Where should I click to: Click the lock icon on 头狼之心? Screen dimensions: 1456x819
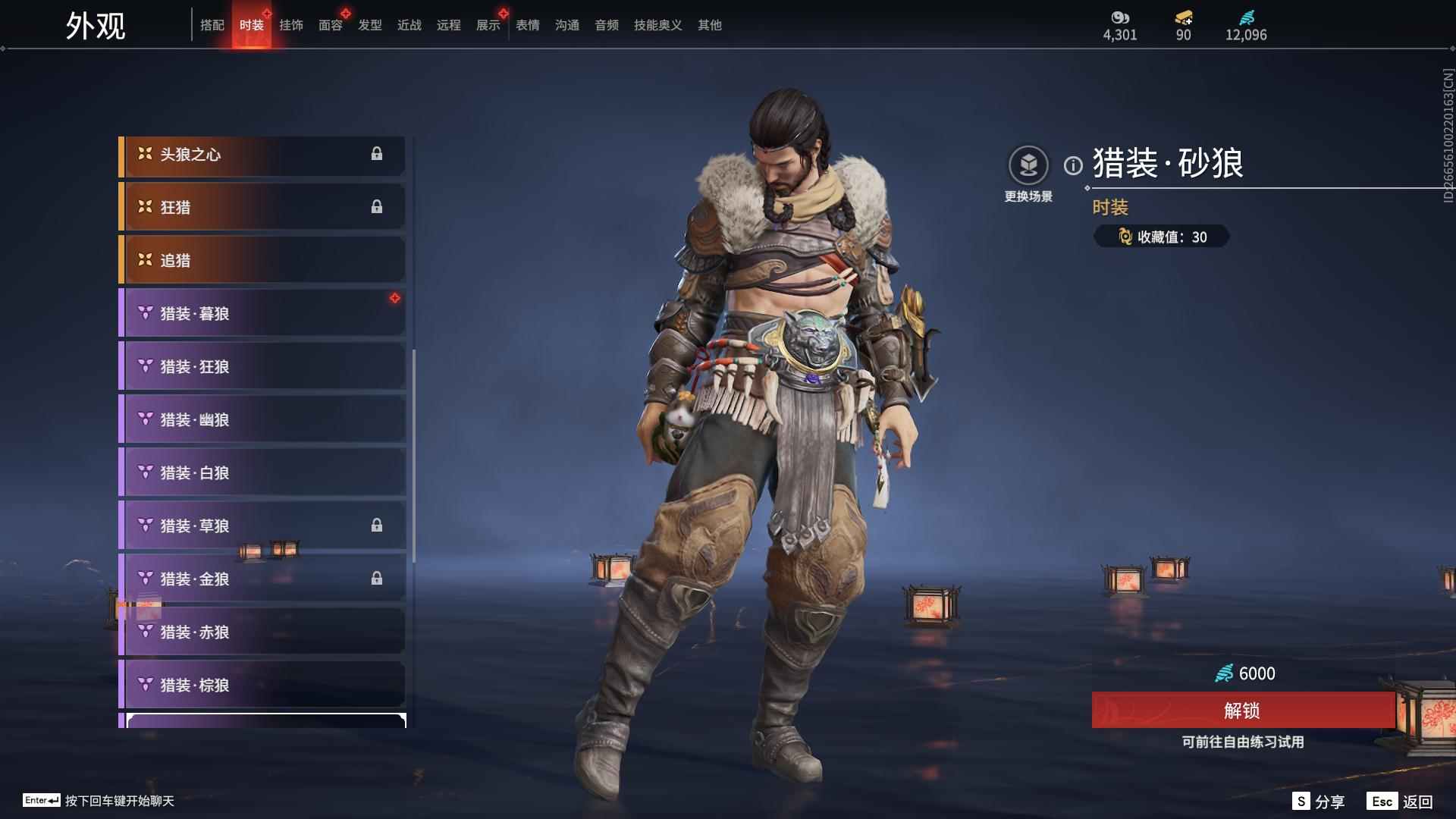point(378,155)
